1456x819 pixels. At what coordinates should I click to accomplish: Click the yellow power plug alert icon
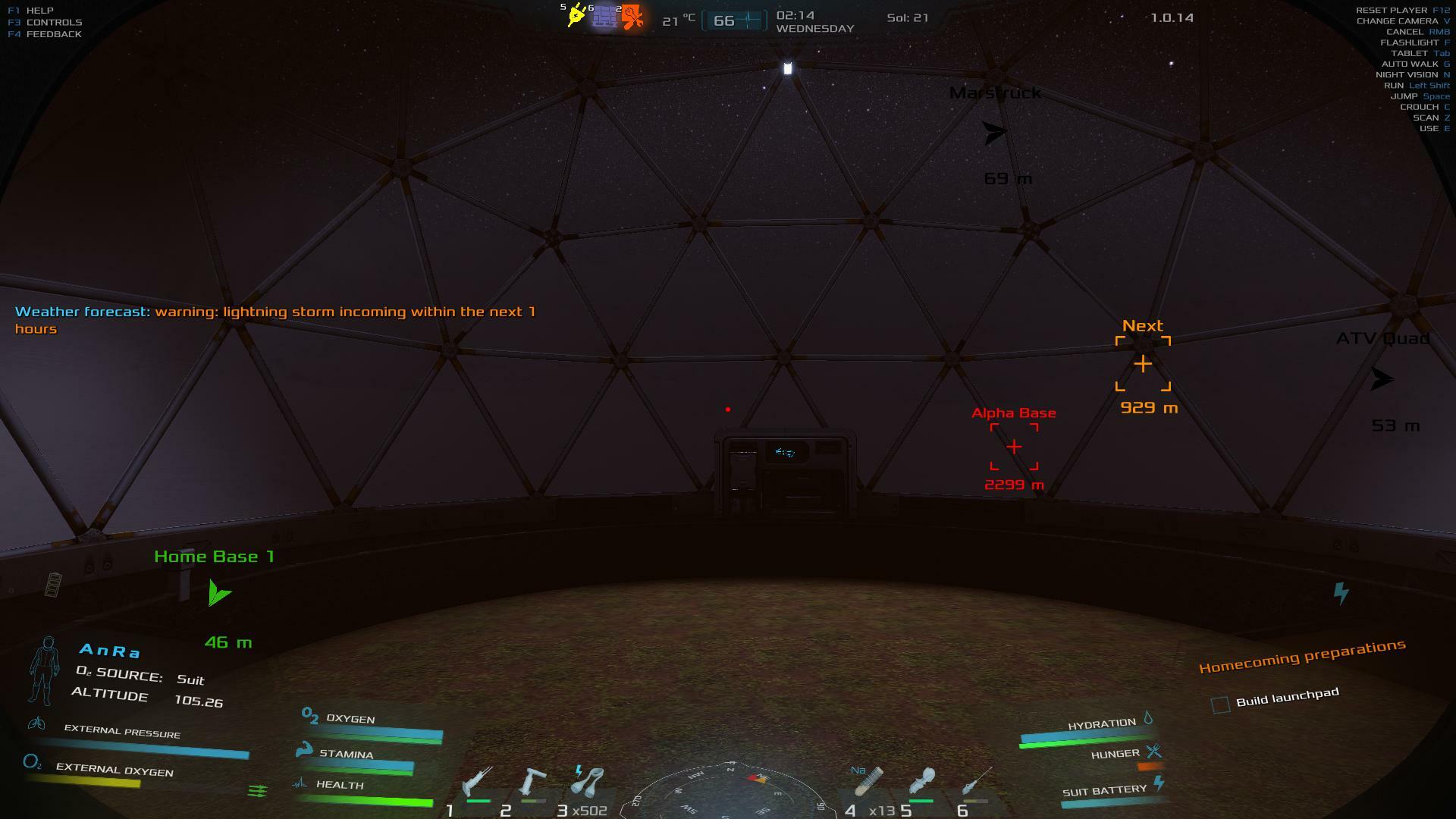click(x=576, y=15)
